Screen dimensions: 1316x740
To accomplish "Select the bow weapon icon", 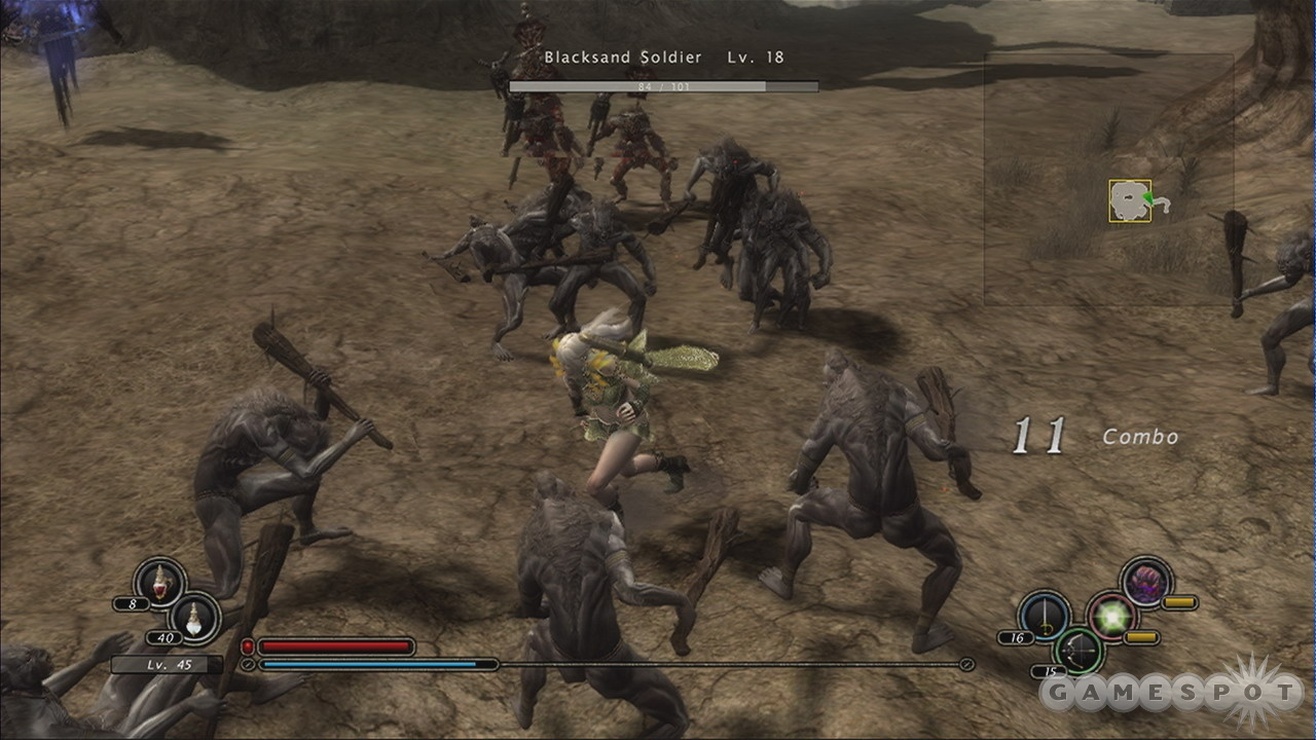I will pos(1078,649).
